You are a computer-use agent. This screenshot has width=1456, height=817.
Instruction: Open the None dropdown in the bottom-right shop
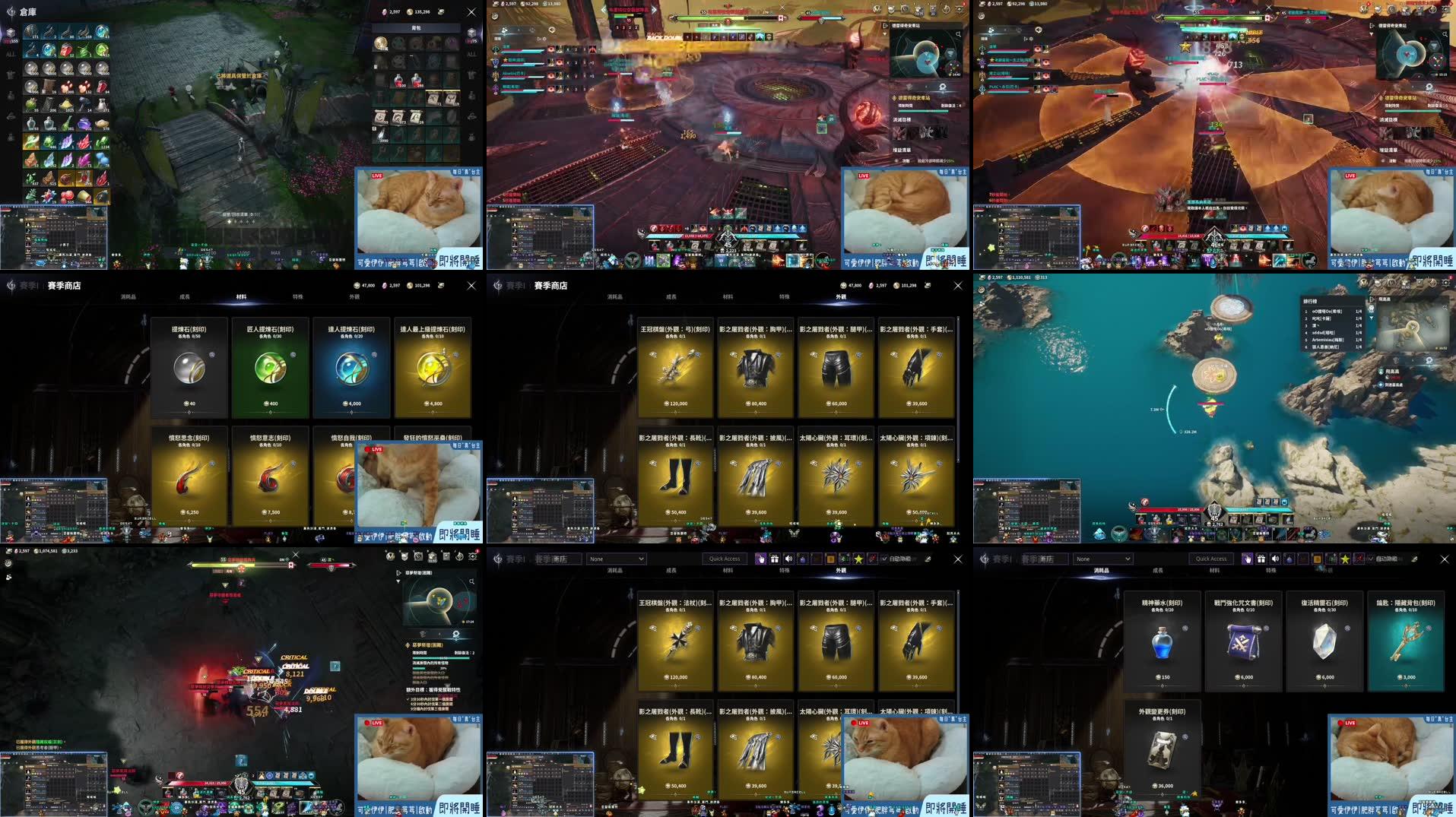click(1102, 559)
